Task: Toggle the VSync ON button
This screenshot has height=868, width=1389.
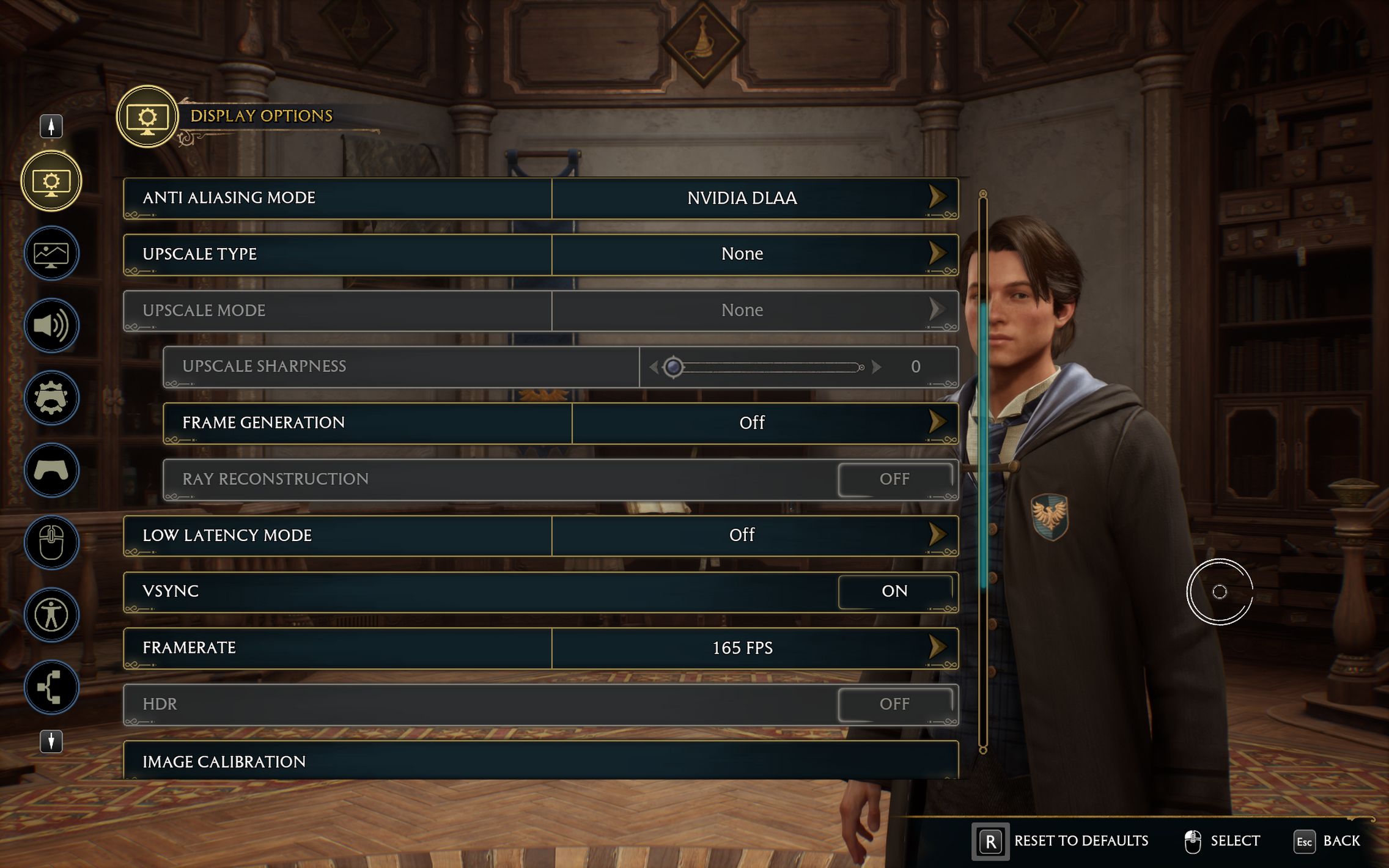Action: (x=894, y=591)
